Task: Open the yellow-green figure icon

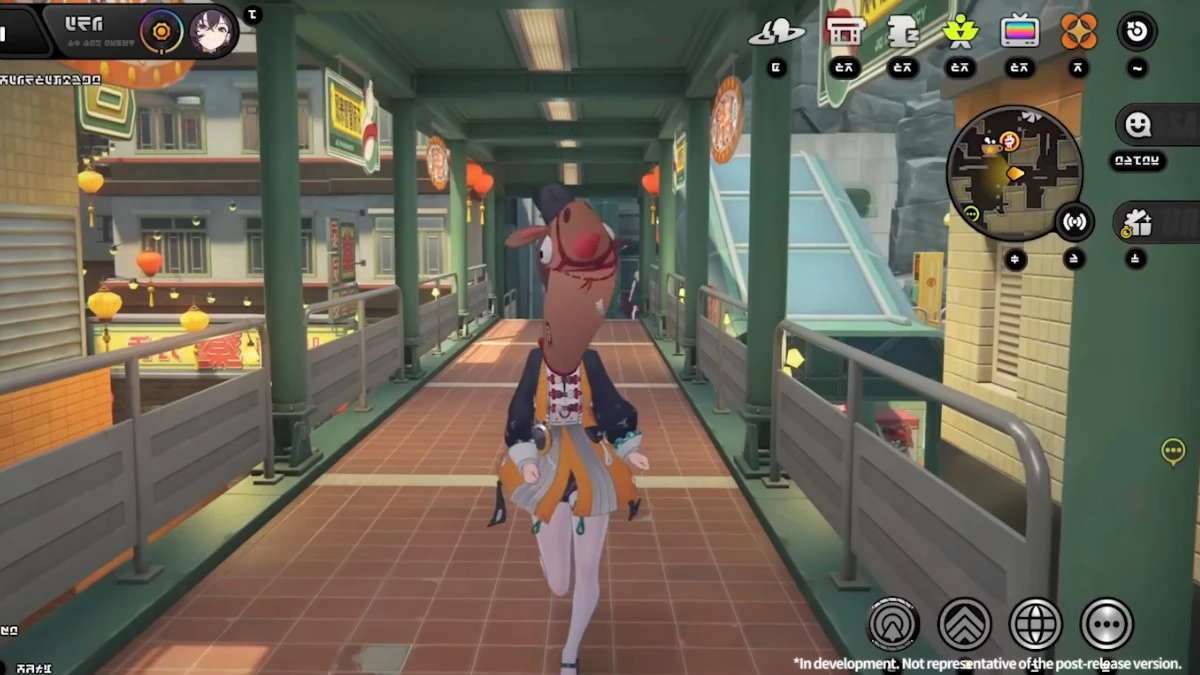Action: click(961, 31)
